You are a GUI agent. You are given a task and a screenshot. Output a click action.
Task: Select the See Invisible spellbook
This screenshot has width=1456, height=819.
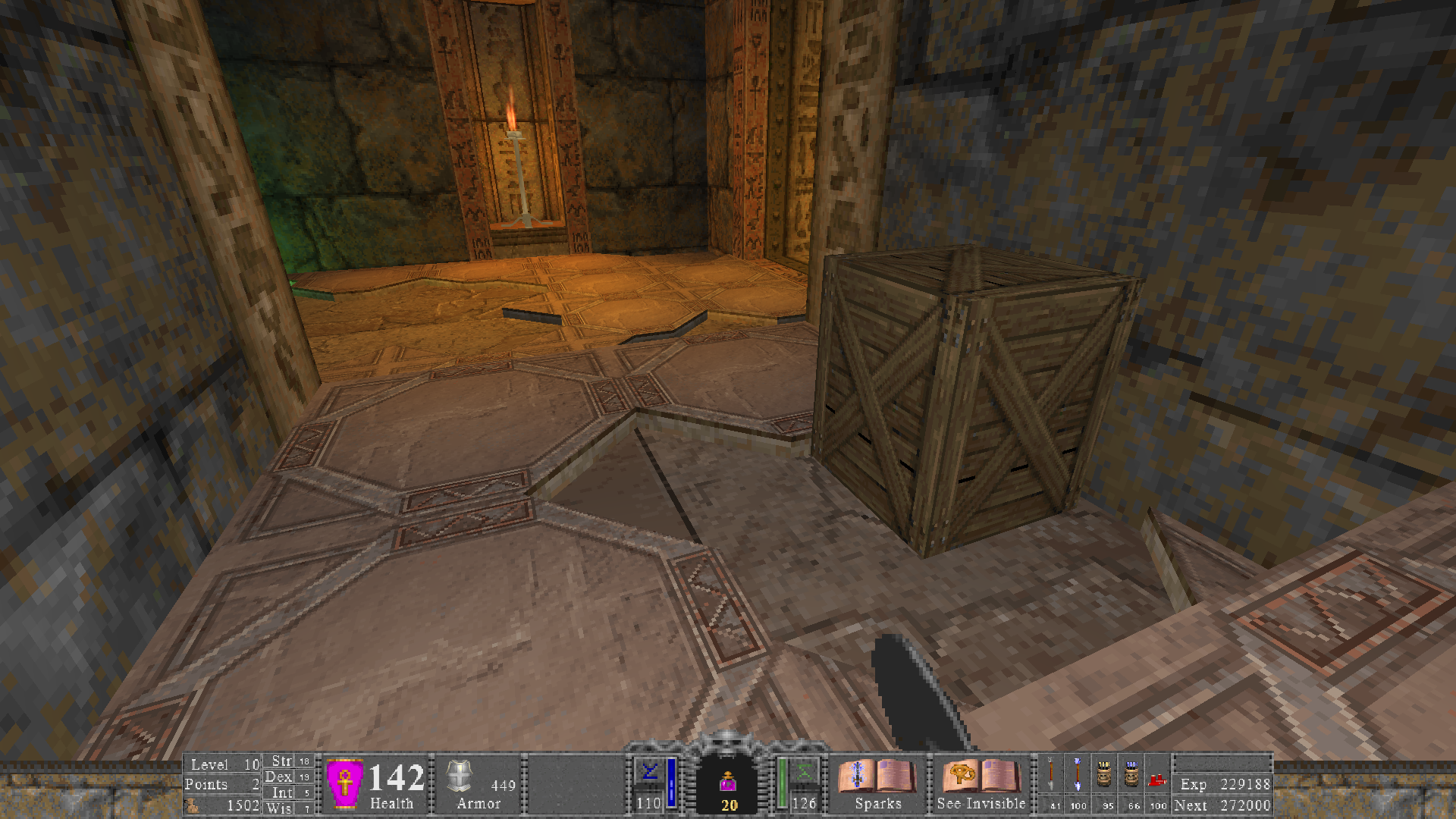click(981, 777)
